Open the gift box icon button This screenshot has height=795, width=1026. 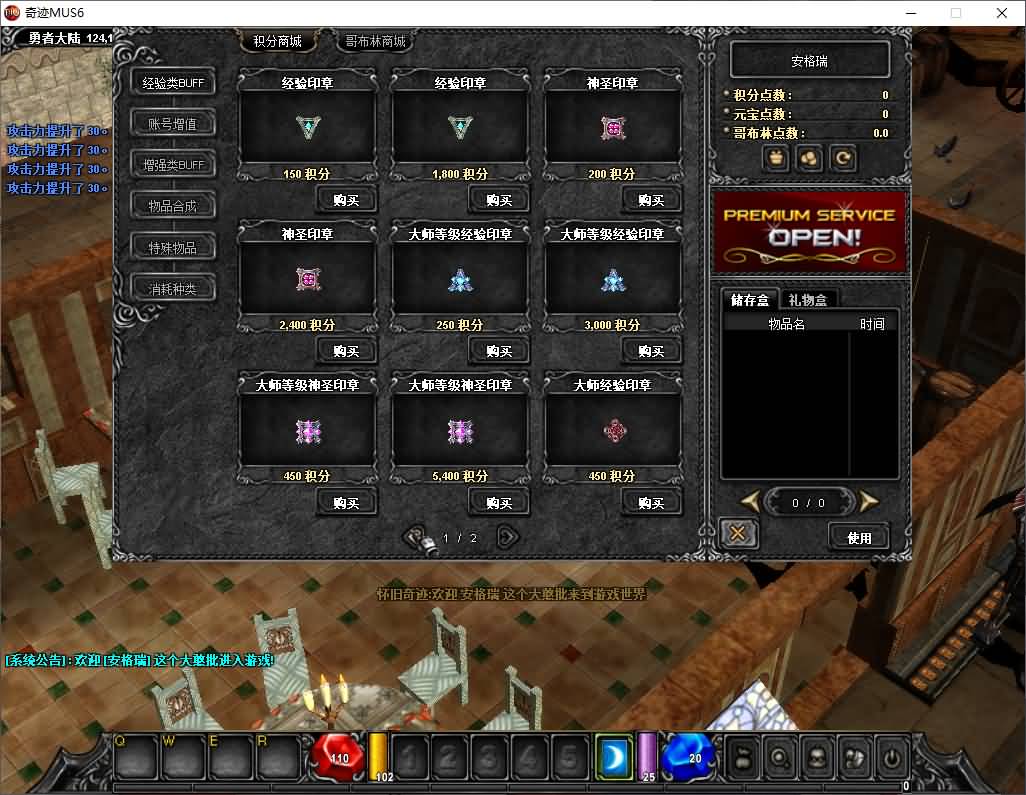coord(776,158)
